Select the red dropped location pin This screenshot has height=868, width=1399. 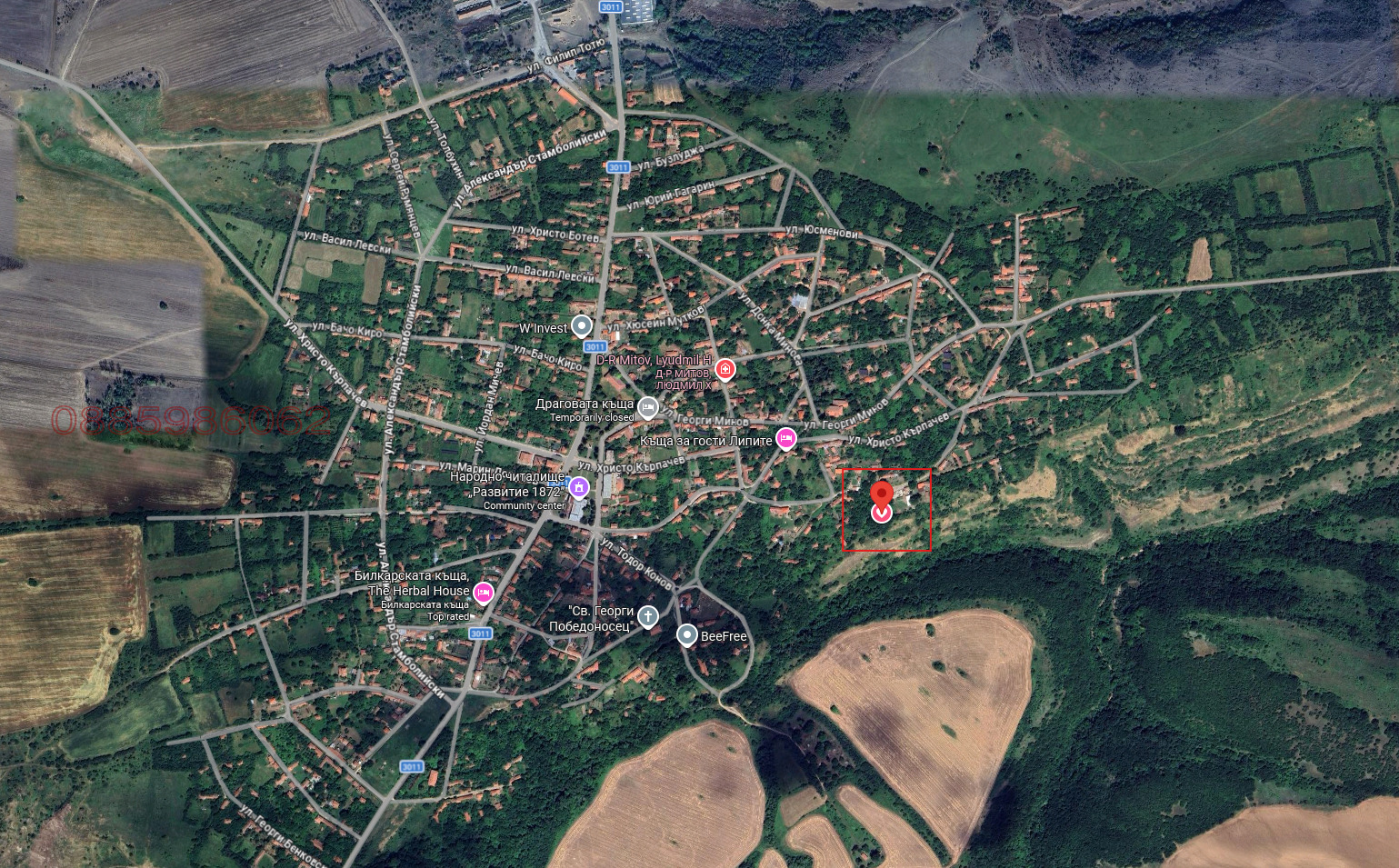pyautogui.click(x=881, y=496)
